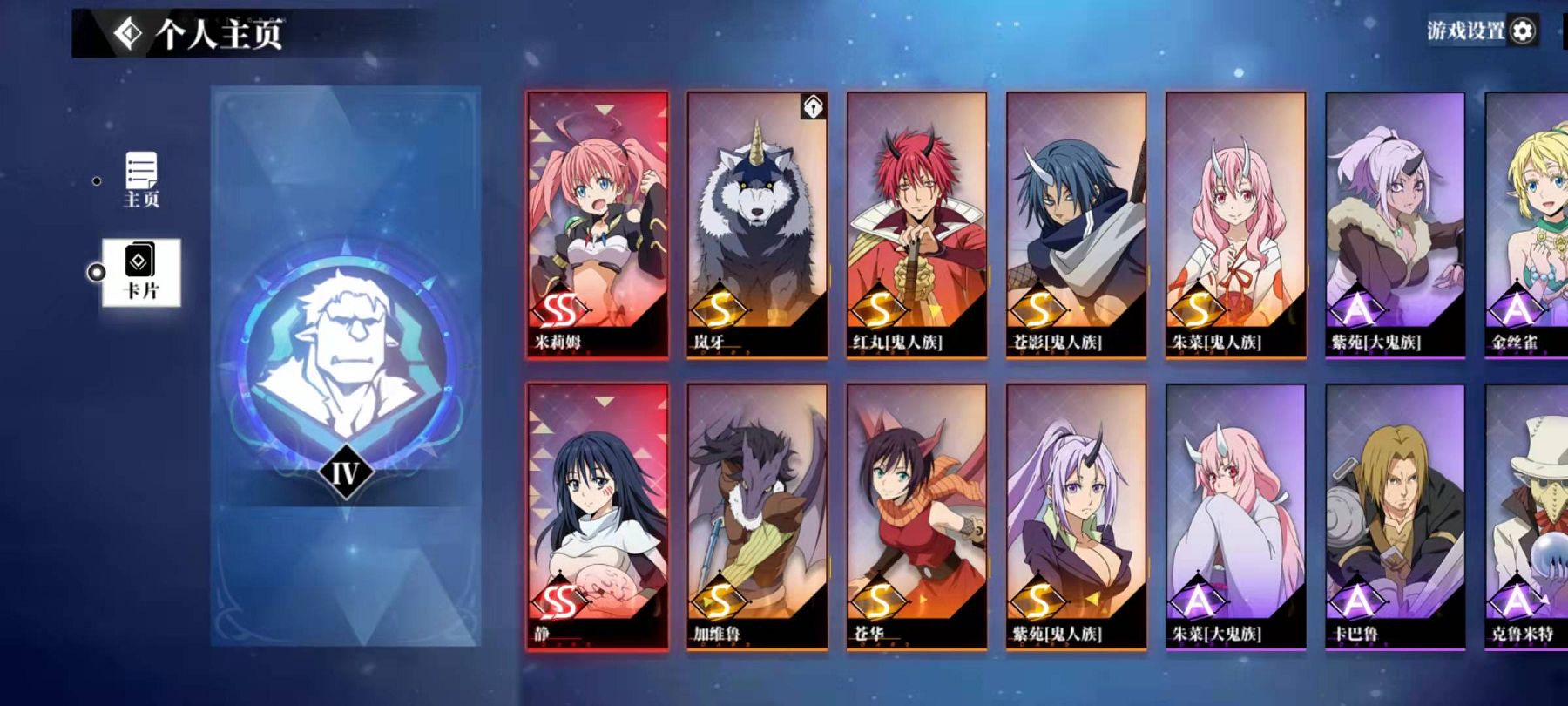
Task: Open the 游戏设置 game settings
Action: pos(1482,31)
